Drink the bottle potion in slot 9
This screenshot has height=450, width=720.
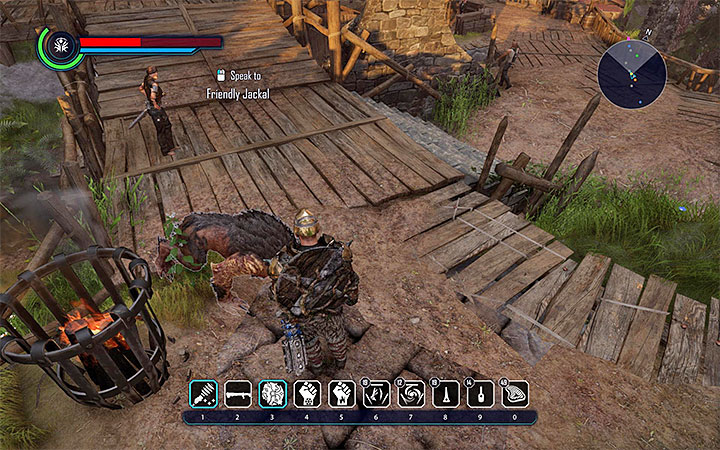pyautogui.click(x=481, y=393)
